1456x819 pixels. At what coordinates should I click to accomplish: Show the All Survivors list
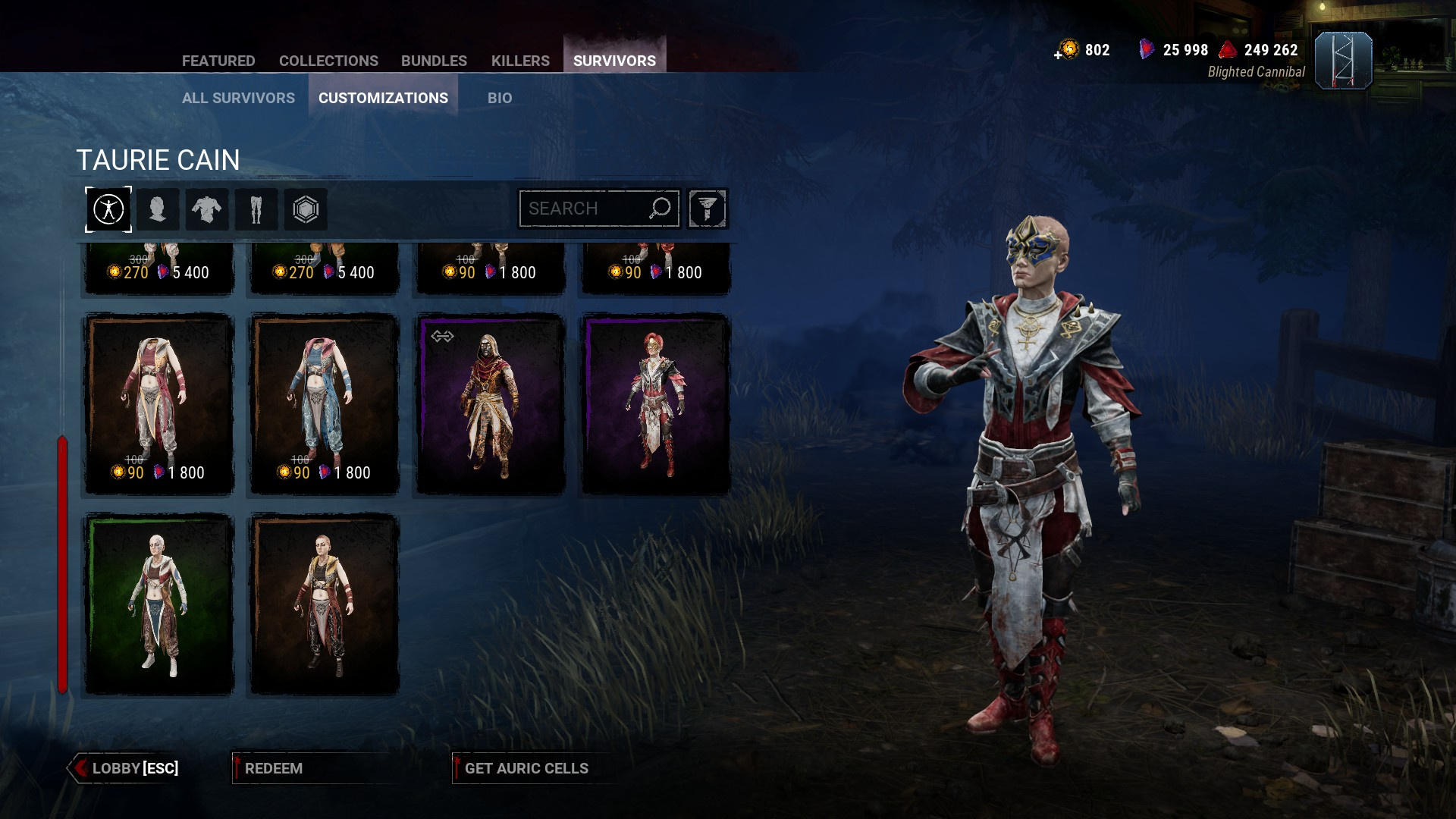pyautogui.click(x=238, y=98)
